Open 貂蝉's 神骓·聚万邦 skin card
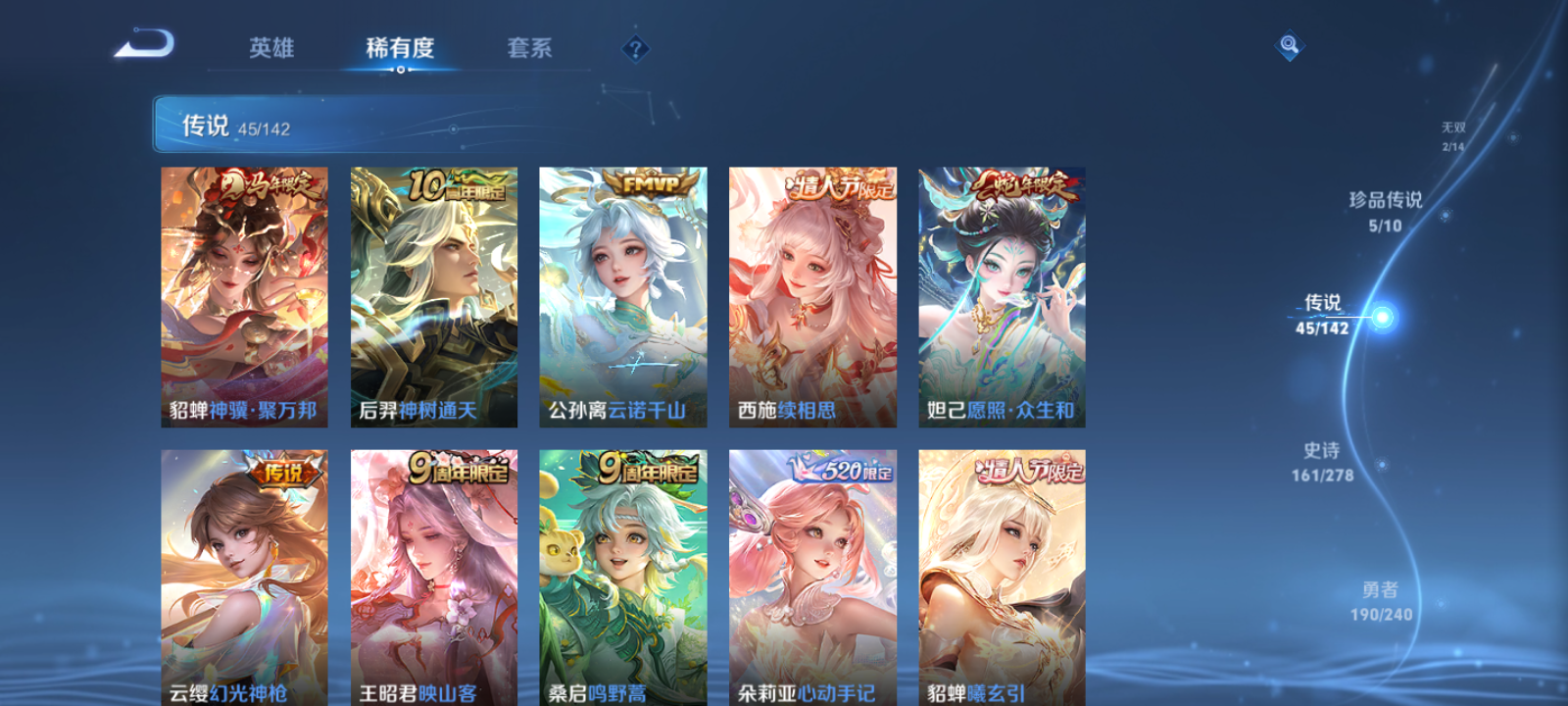The width and height of the screenshot is (1568, 706). coord(240,296)
